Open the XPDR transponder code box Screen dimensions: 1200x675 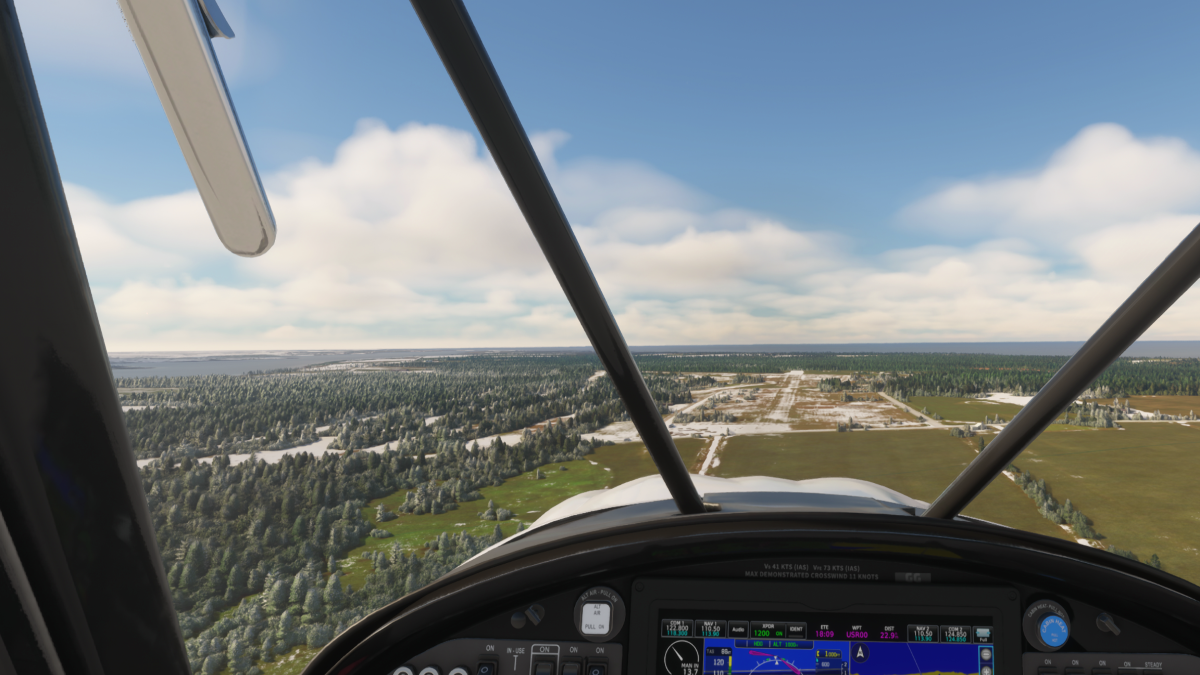tap(767, 630)
